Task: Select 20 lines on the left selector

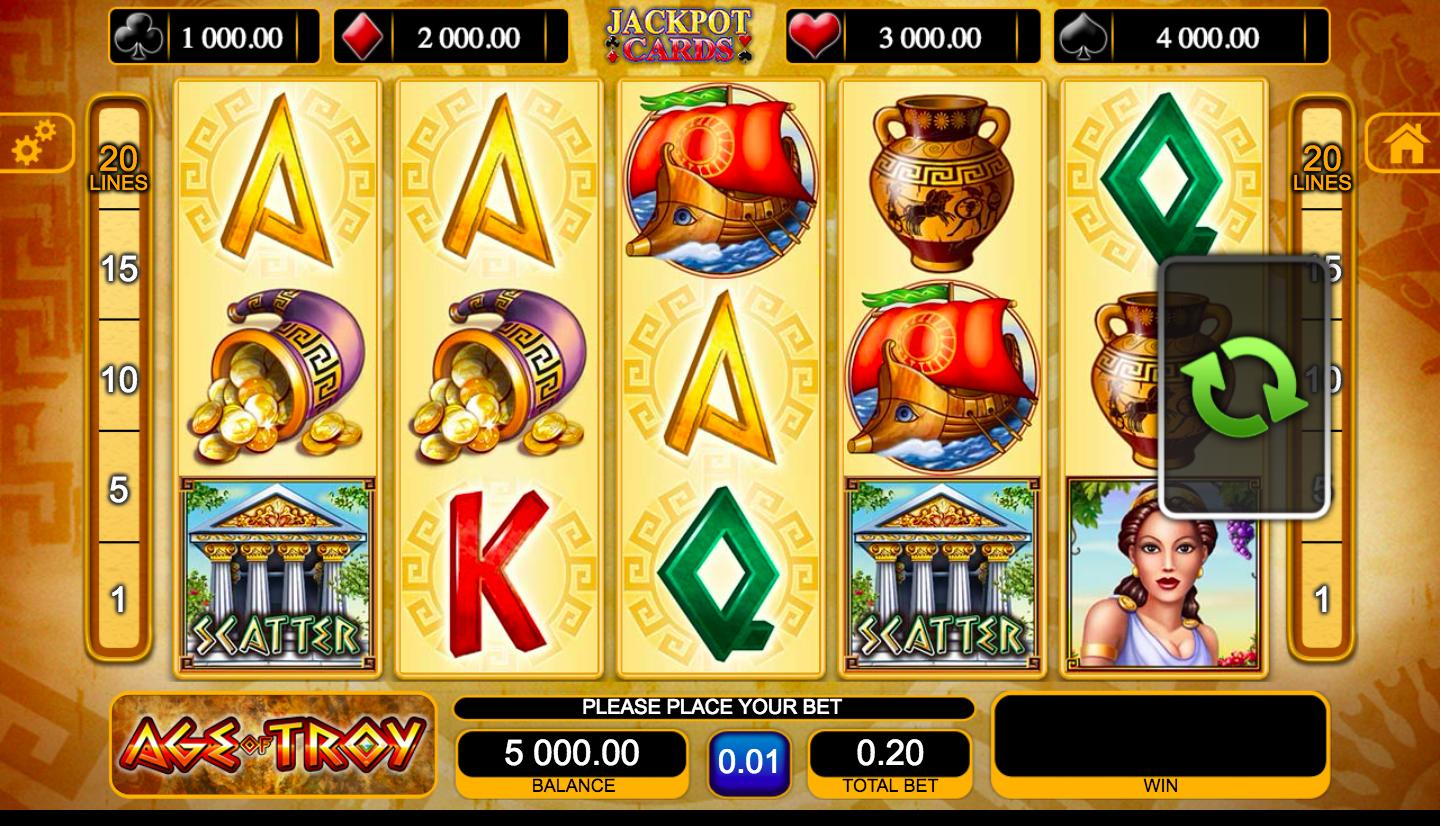Action: click(x=118, y=164)
